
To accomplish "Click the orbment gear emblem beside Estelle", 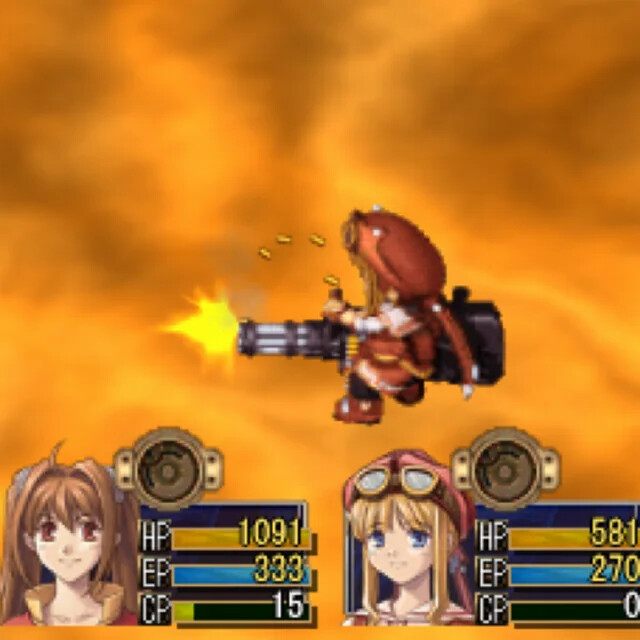I will click(x=167, y=467).
